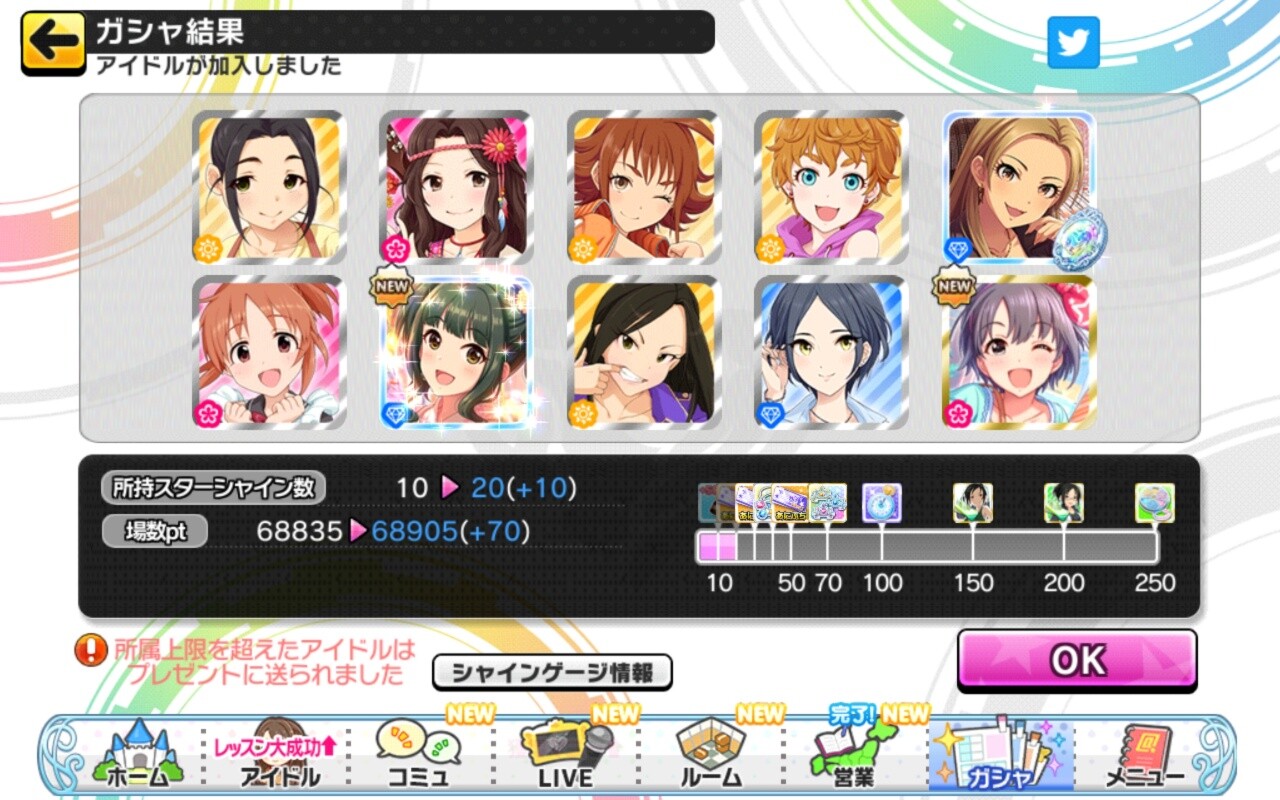This screenshot has height=800, width=1280.
Task: Select the blonde idol card with blue frame
Action: (x=1019, y=188)
